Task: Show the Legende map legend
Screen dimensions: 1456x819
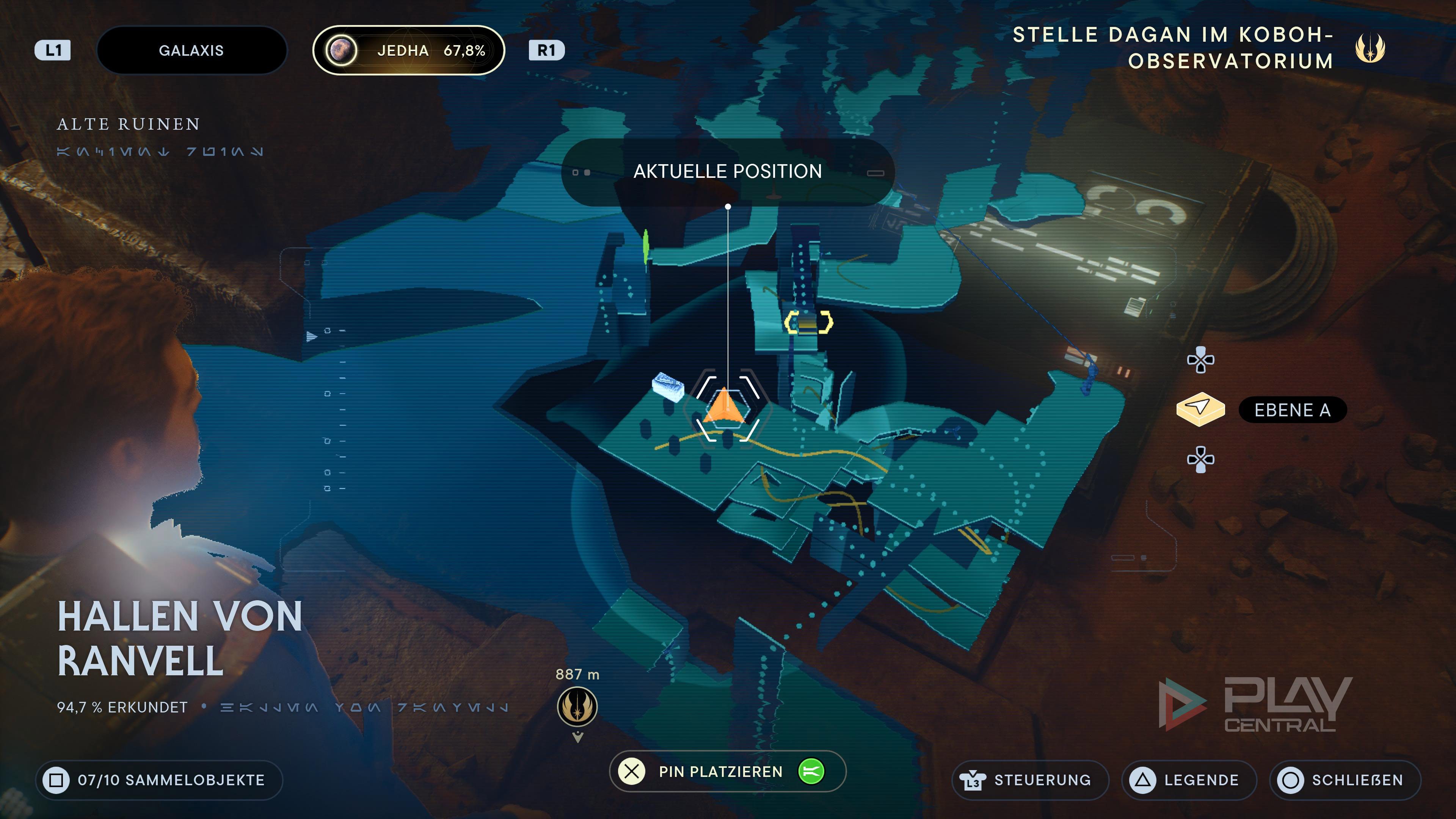Action: point(1189,780)
